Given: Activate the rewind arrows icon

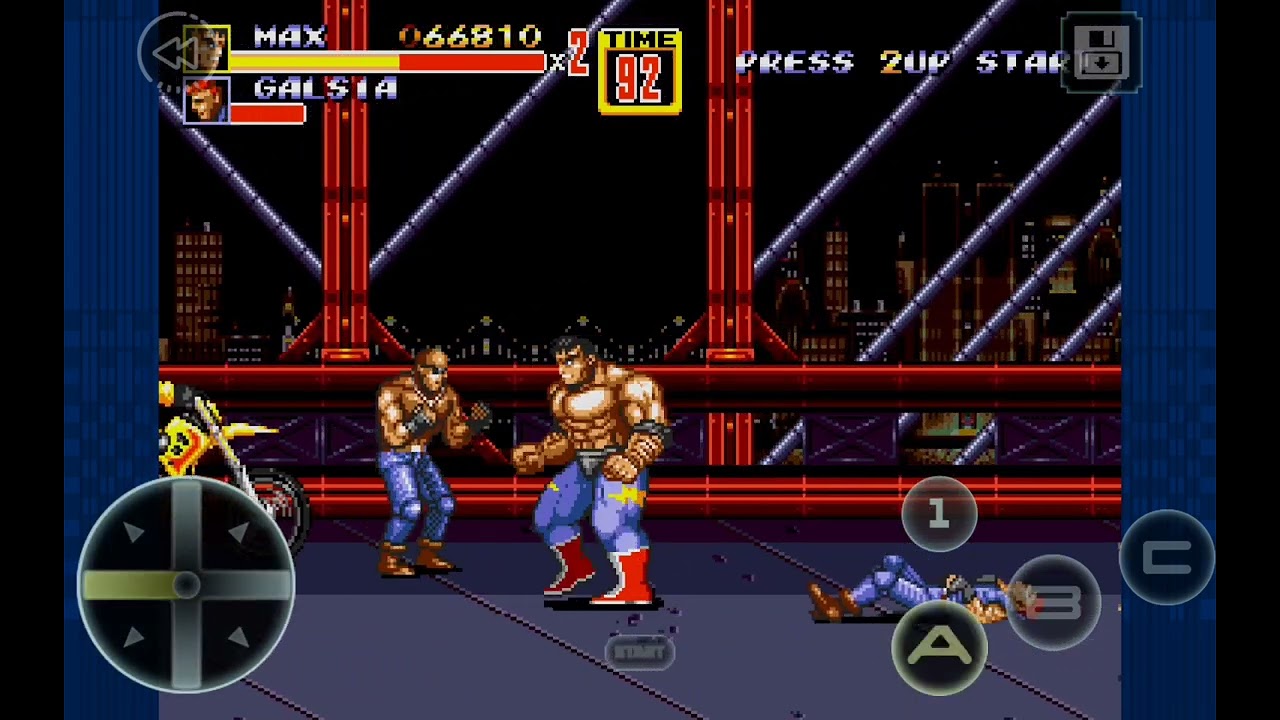Looking at the screenshot, I should 176,52.
